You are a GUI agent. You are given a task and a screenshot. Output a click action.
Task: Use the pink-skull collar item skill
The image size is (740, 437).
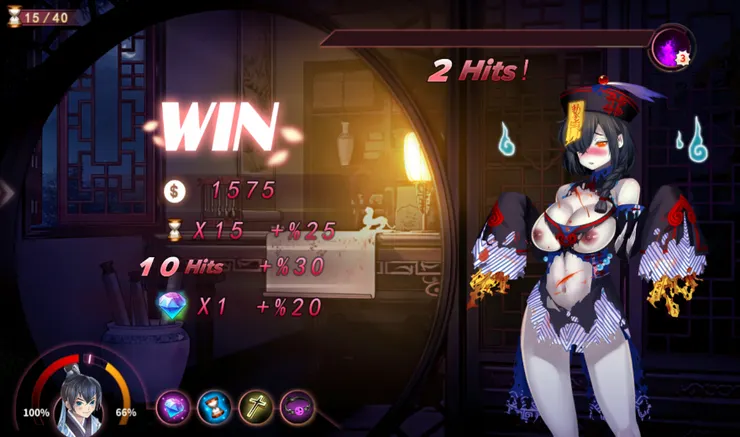click(x=297, y=408)
